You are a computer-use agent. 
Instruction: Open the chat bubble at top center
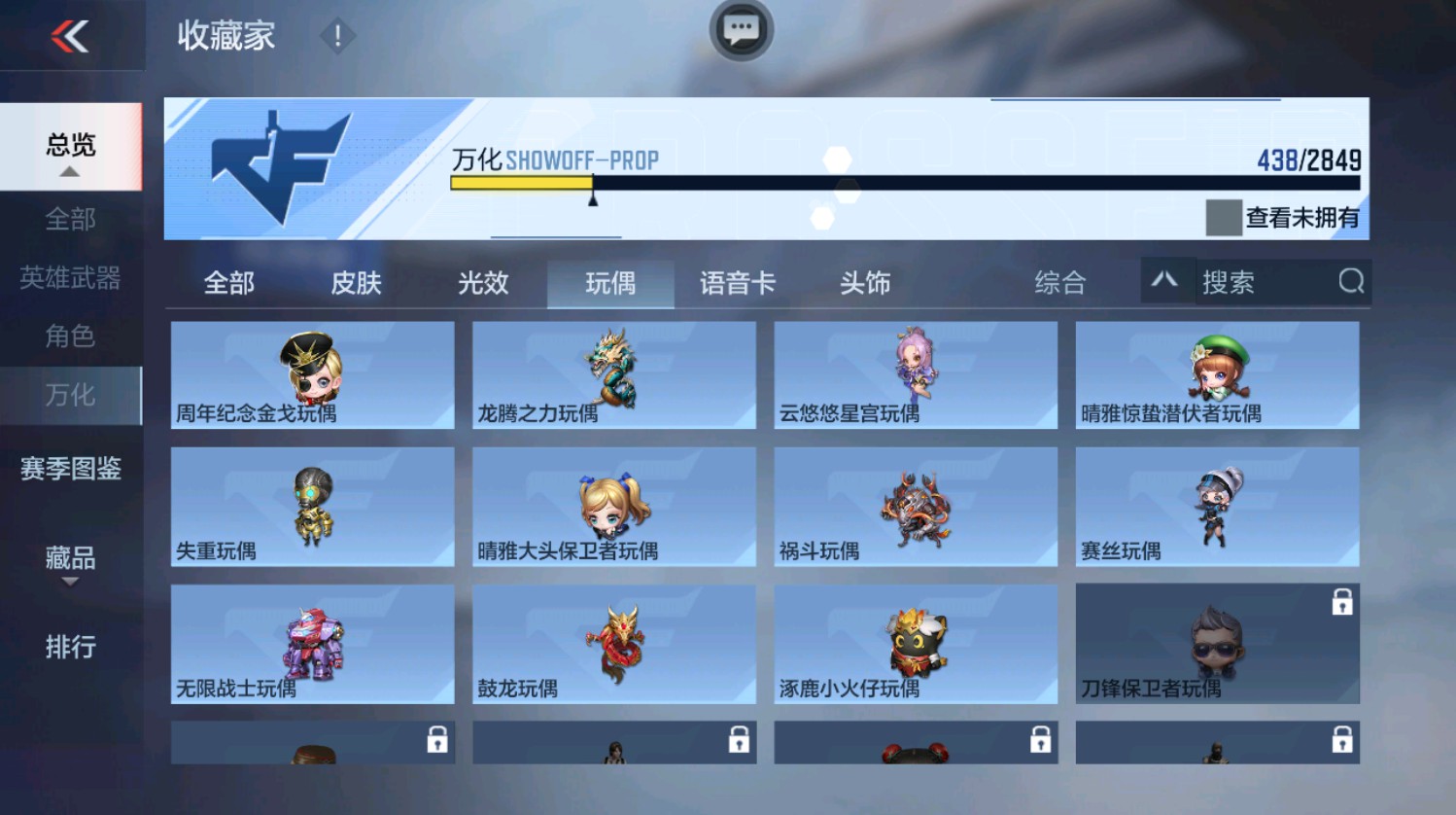tap(740, 31)
